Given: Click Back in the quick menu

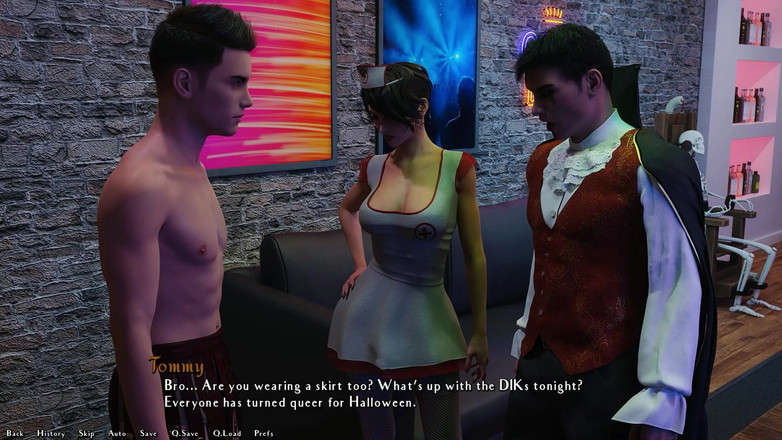Looking at the screenshot, I should pos(14,433).
